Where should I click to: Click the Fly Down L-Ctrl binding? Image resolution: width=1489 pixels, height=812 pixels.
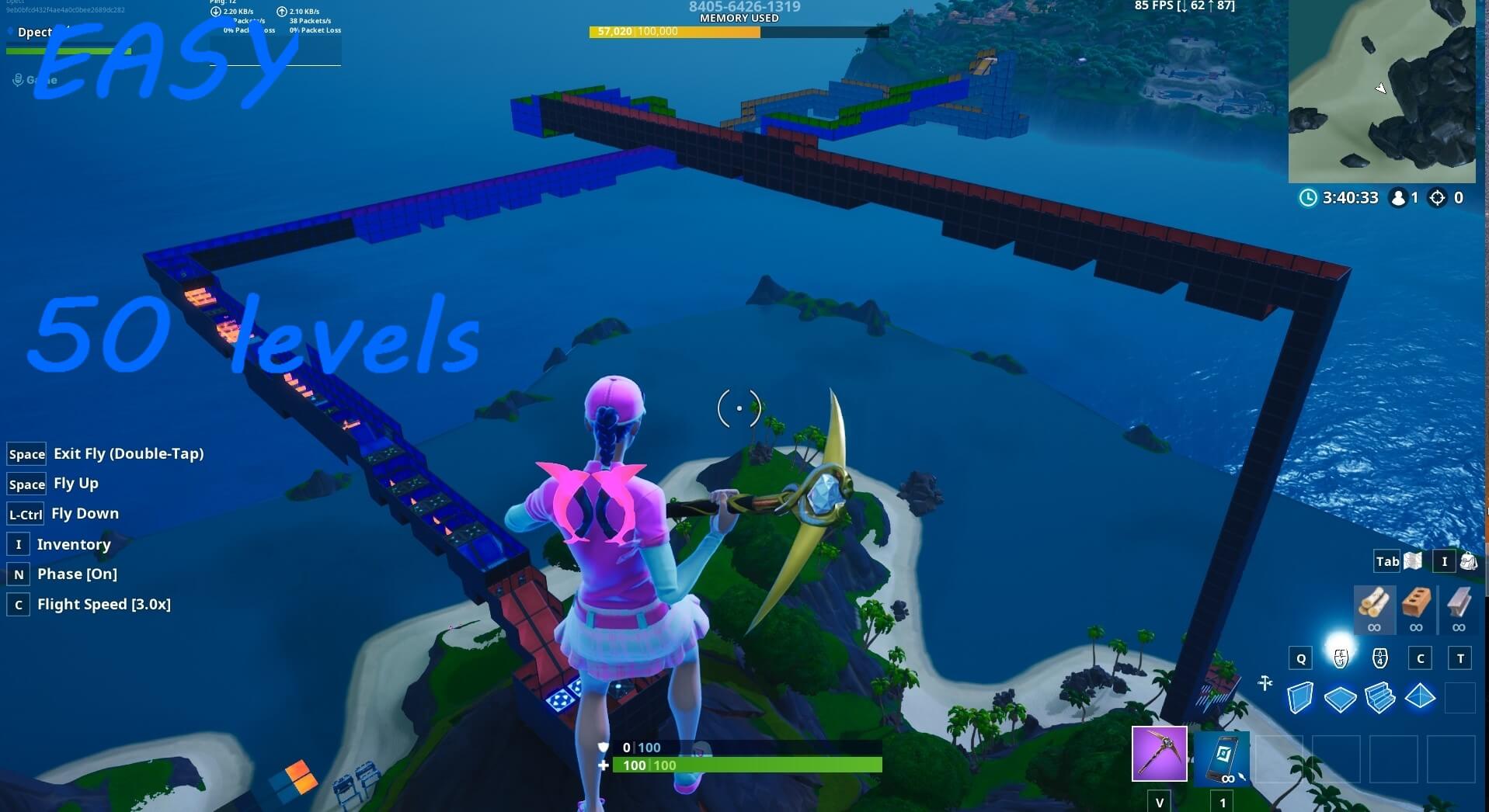(x=24, y=513)
